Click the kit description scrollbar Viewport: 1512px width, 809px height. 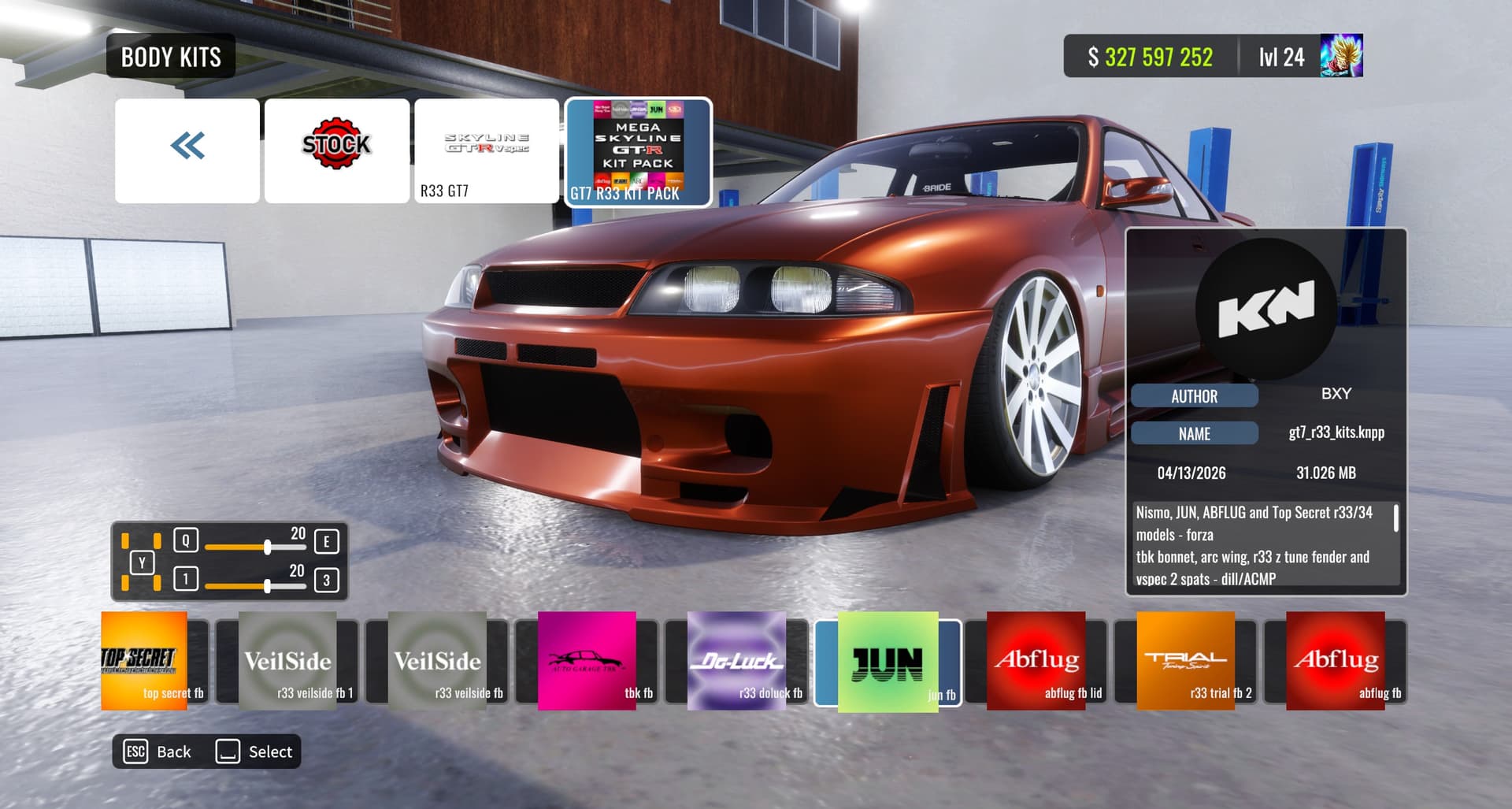tap(1395, 519)
